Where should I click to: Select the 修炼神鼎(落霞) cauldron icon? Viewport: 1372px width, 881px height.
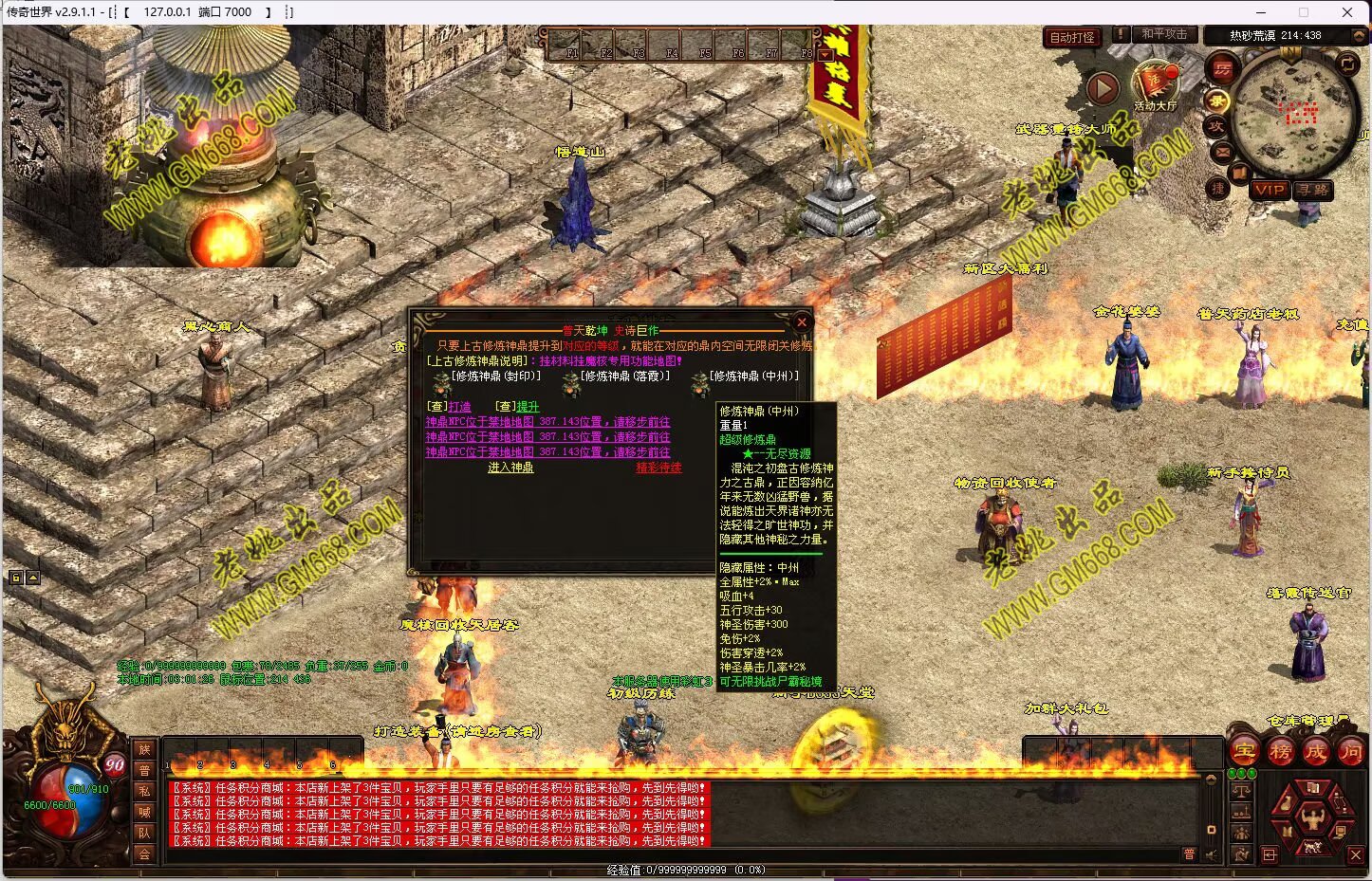click(x=570, y=385)
